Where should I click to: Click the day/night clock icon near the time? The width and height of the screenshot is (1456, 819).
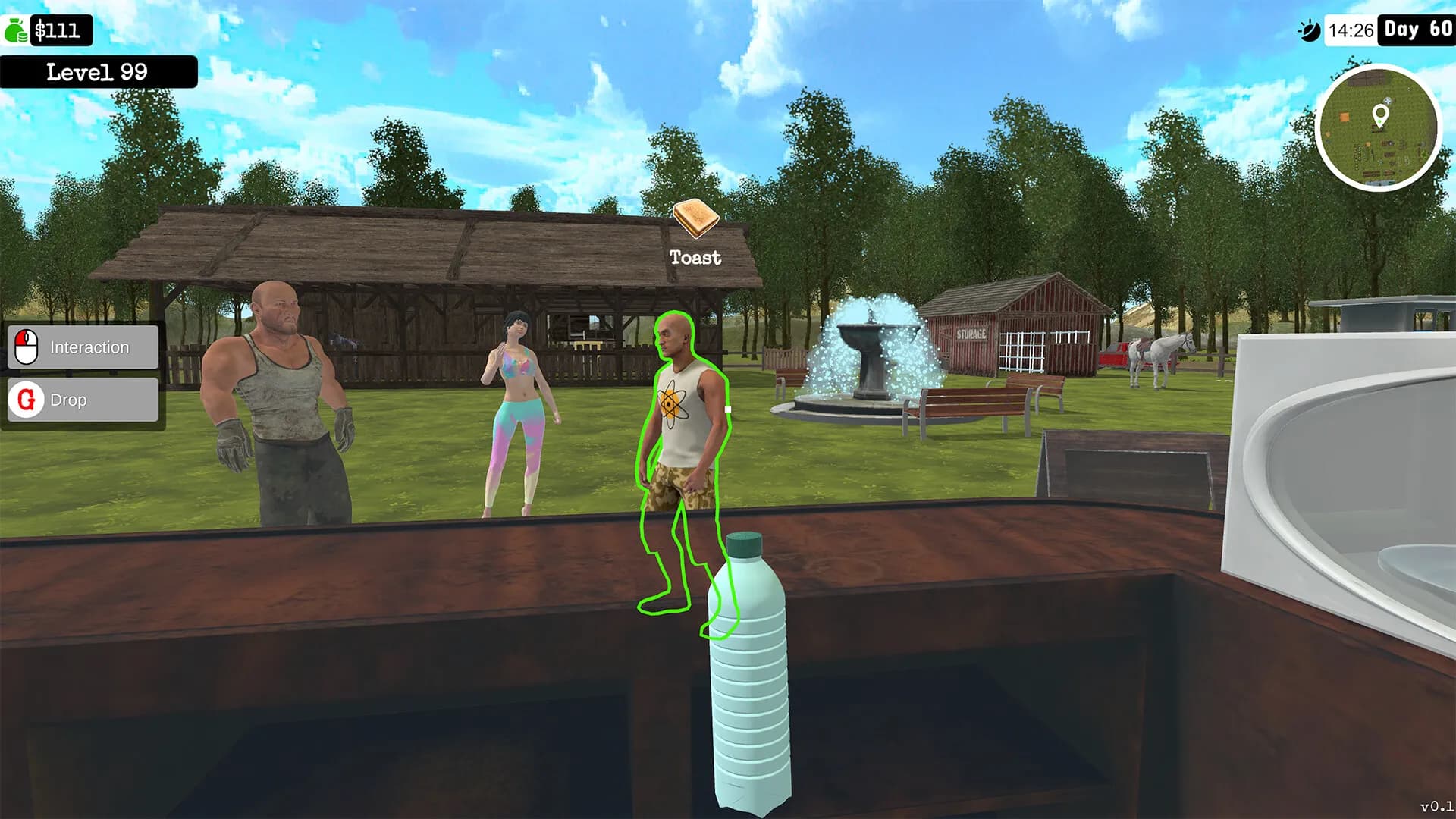pos(1310,30)
